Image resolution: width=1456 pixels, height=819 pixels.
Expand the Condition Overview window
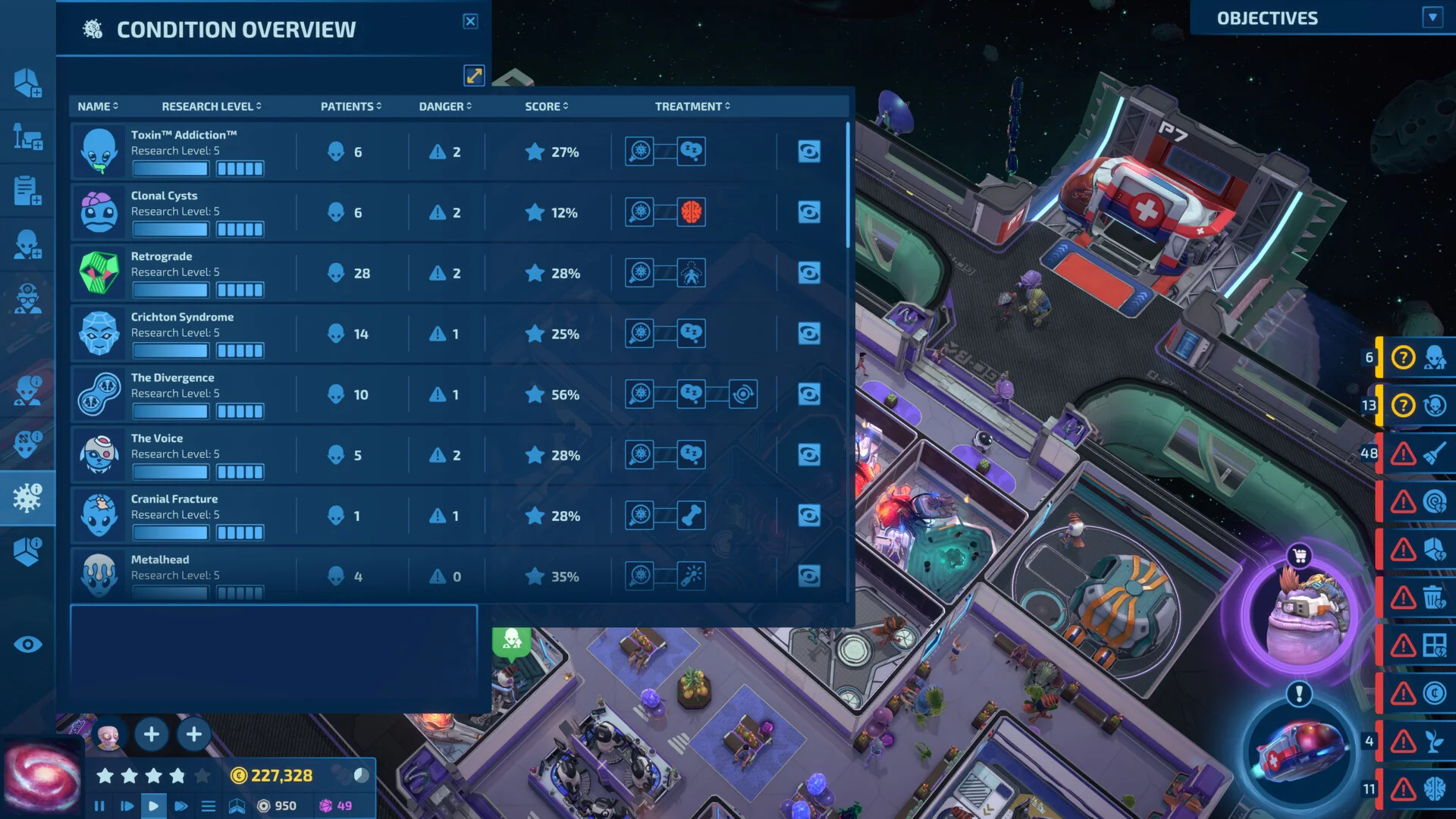[474, 75]
